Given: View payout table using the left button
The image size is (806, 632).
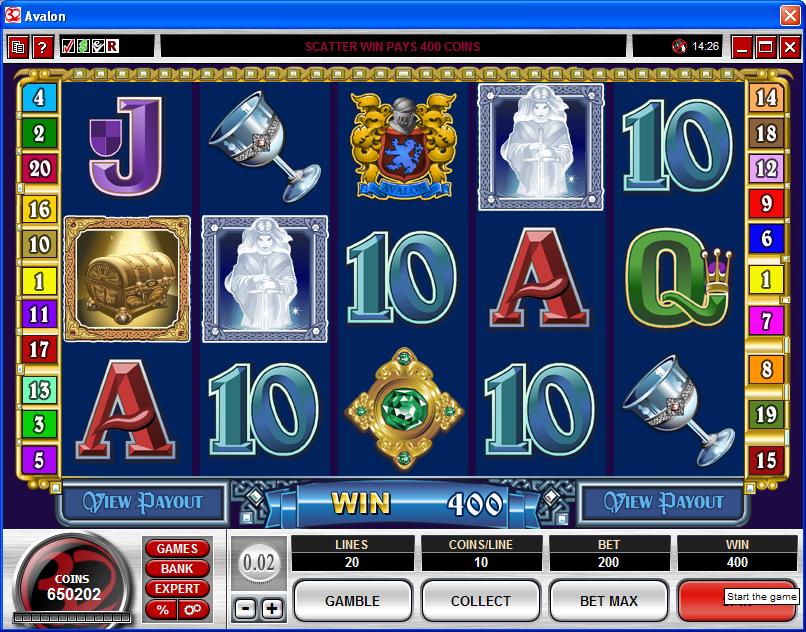Looking at the screenshot, I should [143, 502].
